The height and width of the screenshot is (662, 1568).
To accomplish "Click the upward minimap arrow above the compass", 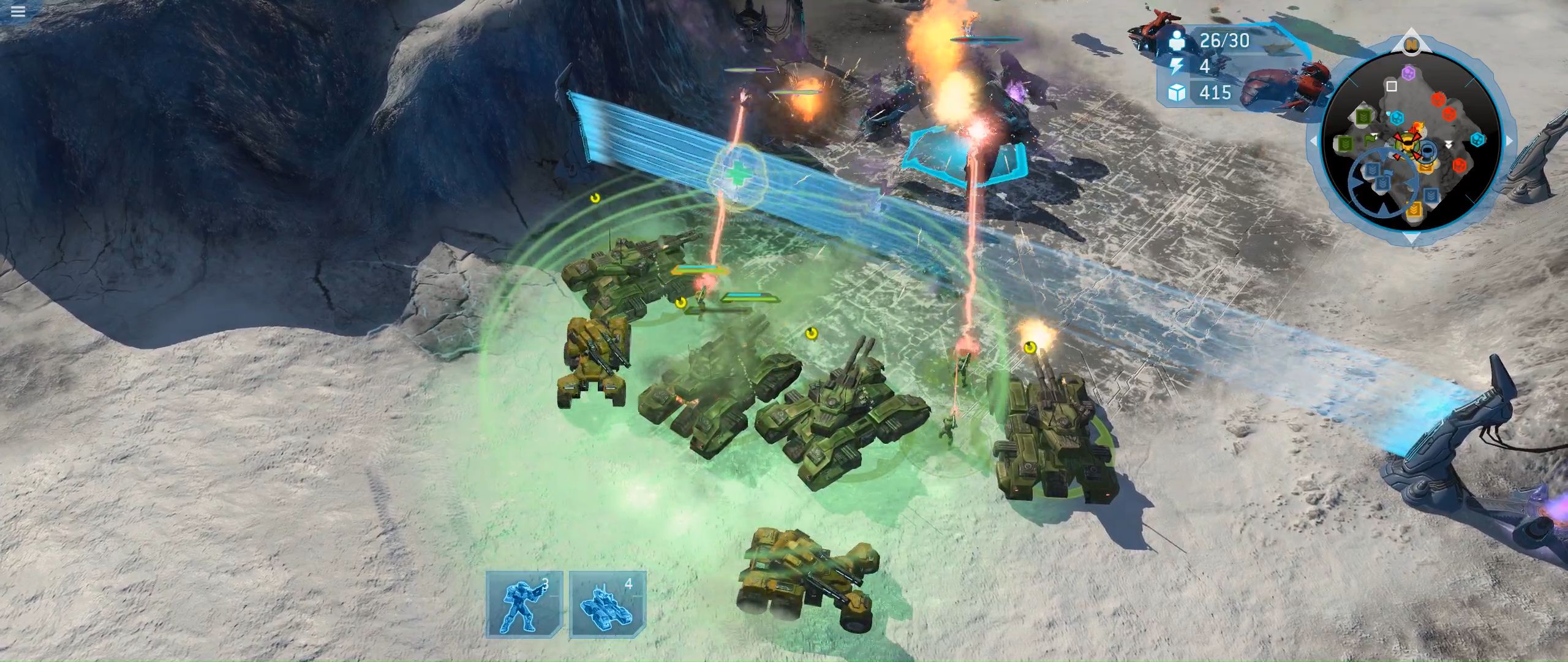I will (x=1412, y=28).
